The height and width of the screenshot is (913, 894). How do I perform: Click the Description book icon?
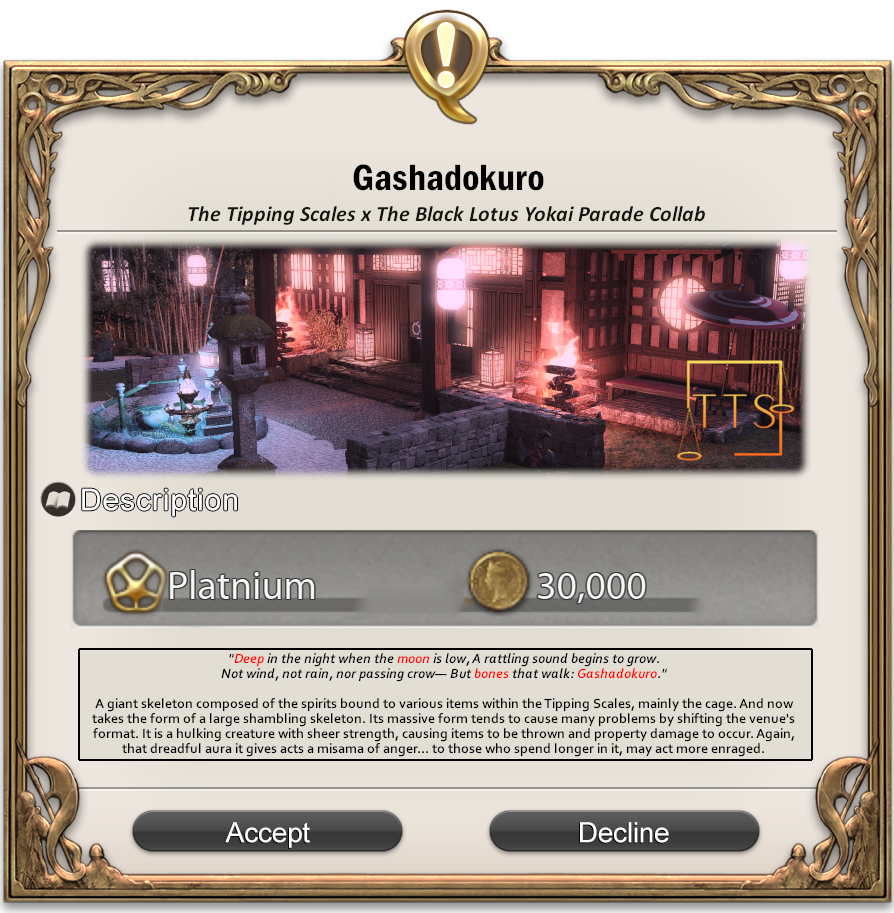[58, 499]
